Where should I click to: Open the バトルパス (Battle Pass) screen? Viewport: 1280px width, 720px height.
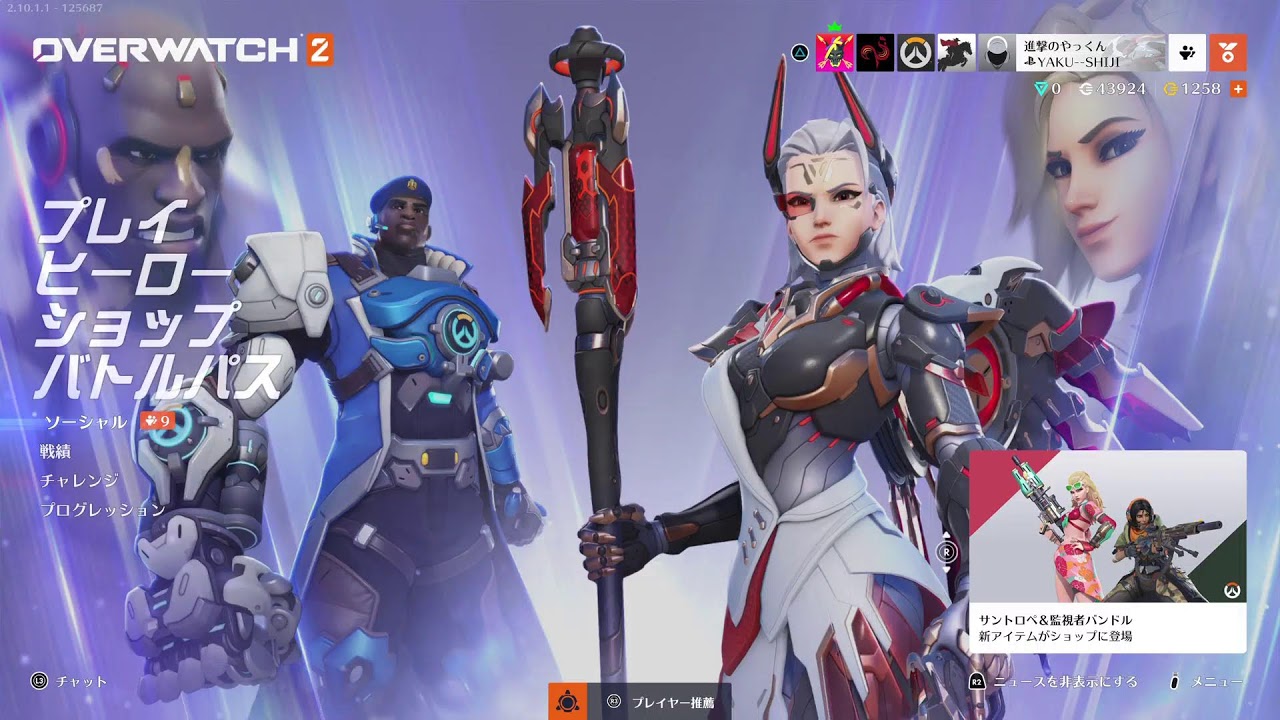point(158,376)
